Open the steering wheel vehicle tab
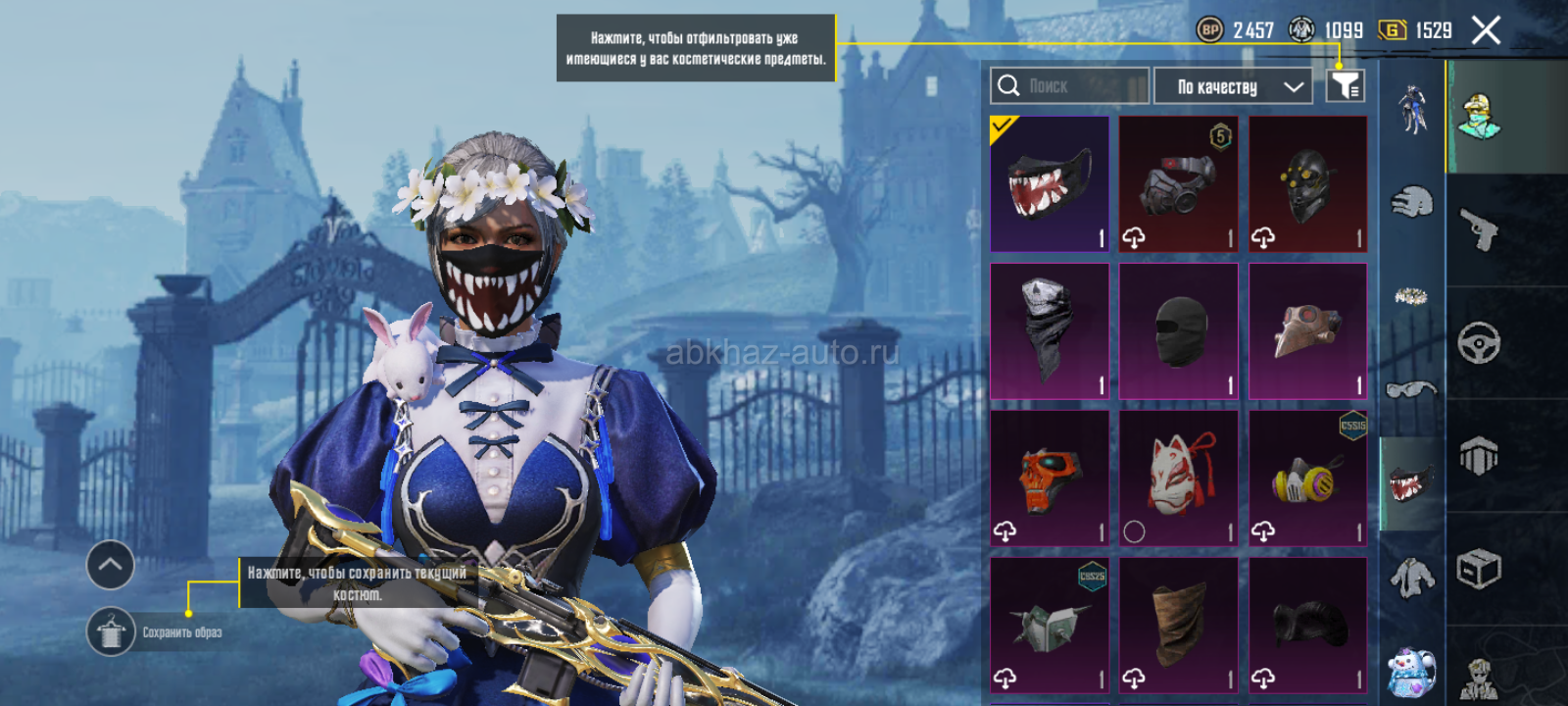Screen dimensions: 1568x706 (x=1479, y=343)
